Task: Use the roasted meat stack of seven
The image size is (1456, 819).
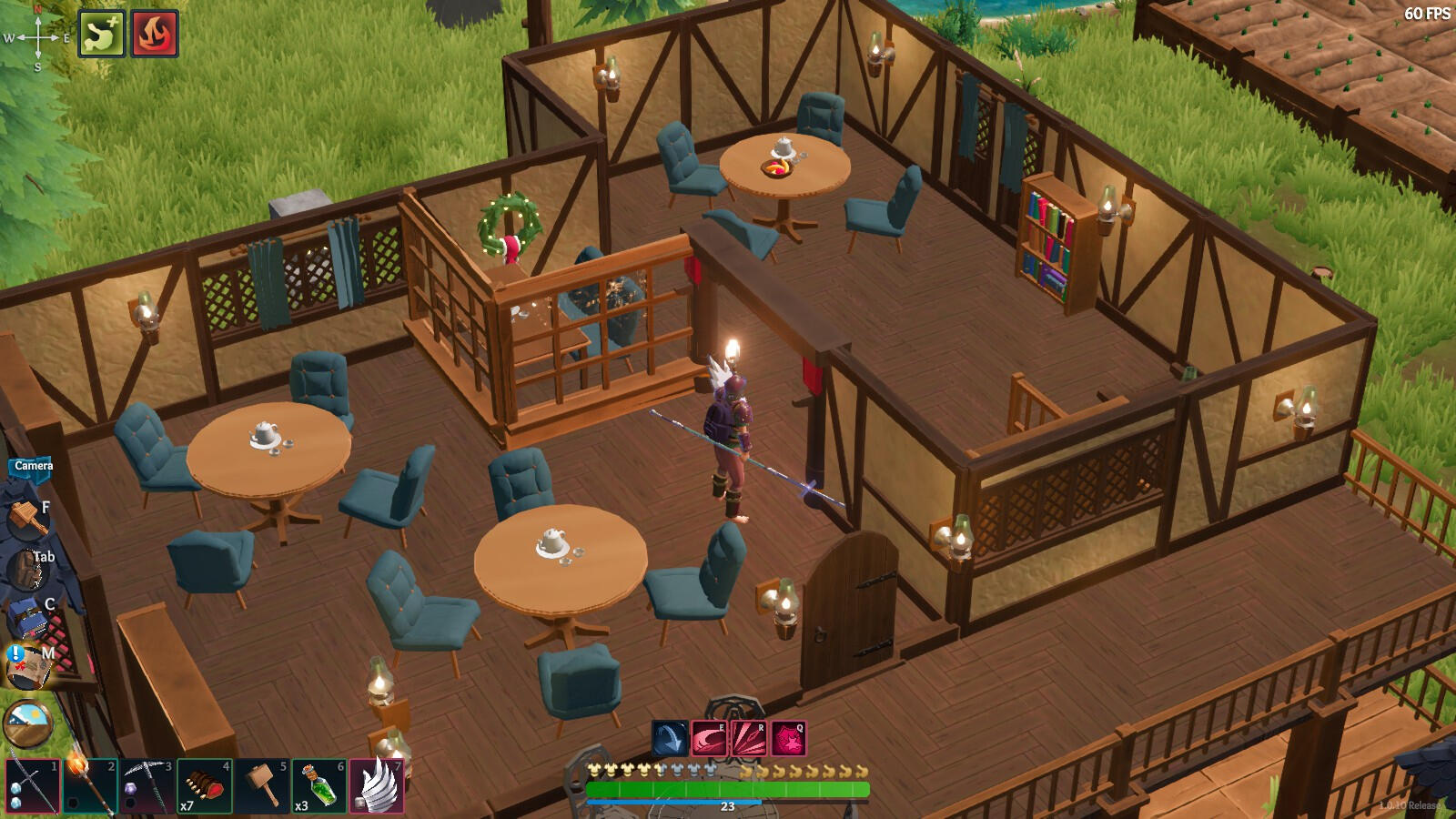Action: [204, 786]
